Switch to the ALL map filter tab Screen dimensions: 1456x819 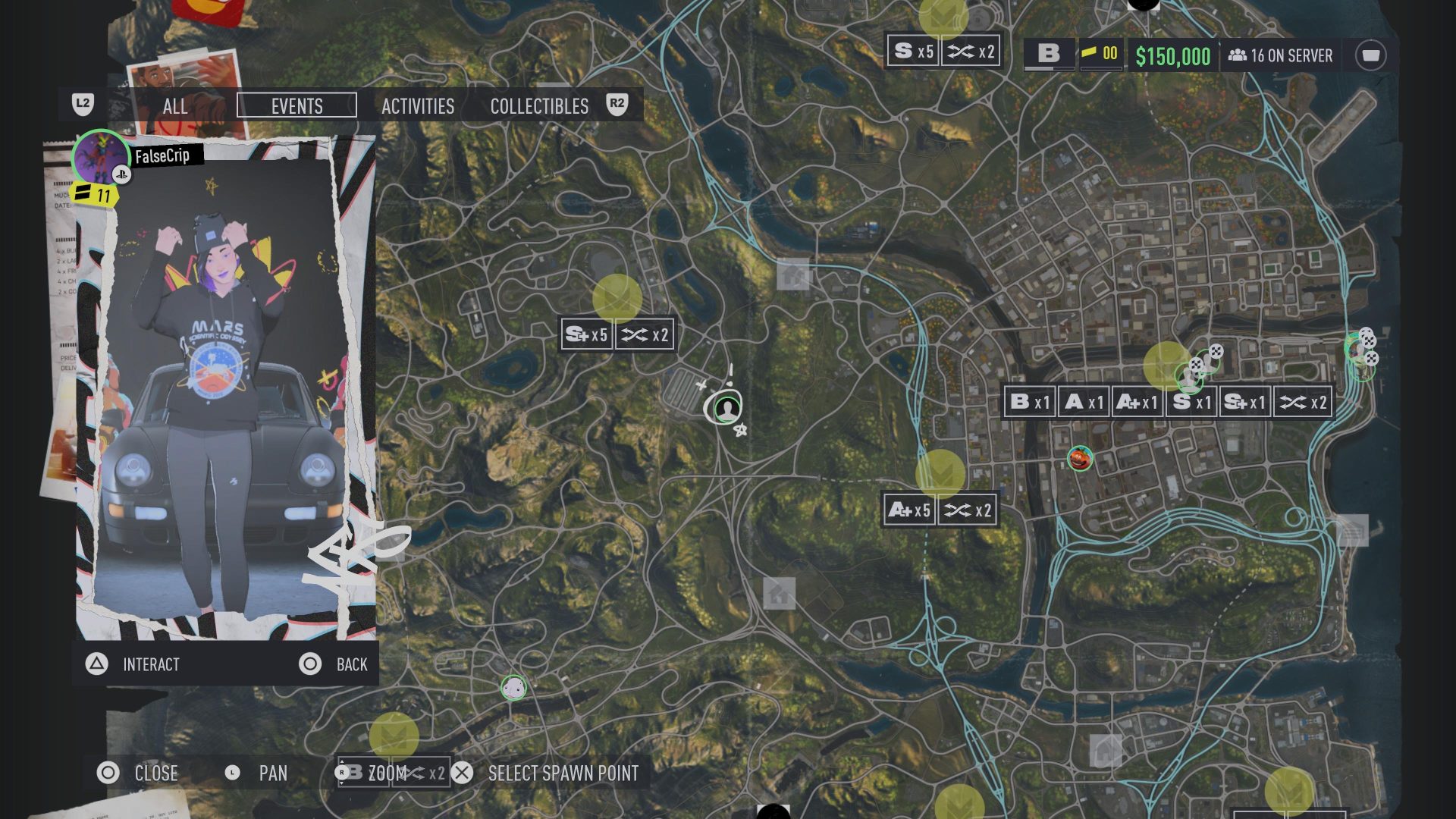(x=175, y=106)
